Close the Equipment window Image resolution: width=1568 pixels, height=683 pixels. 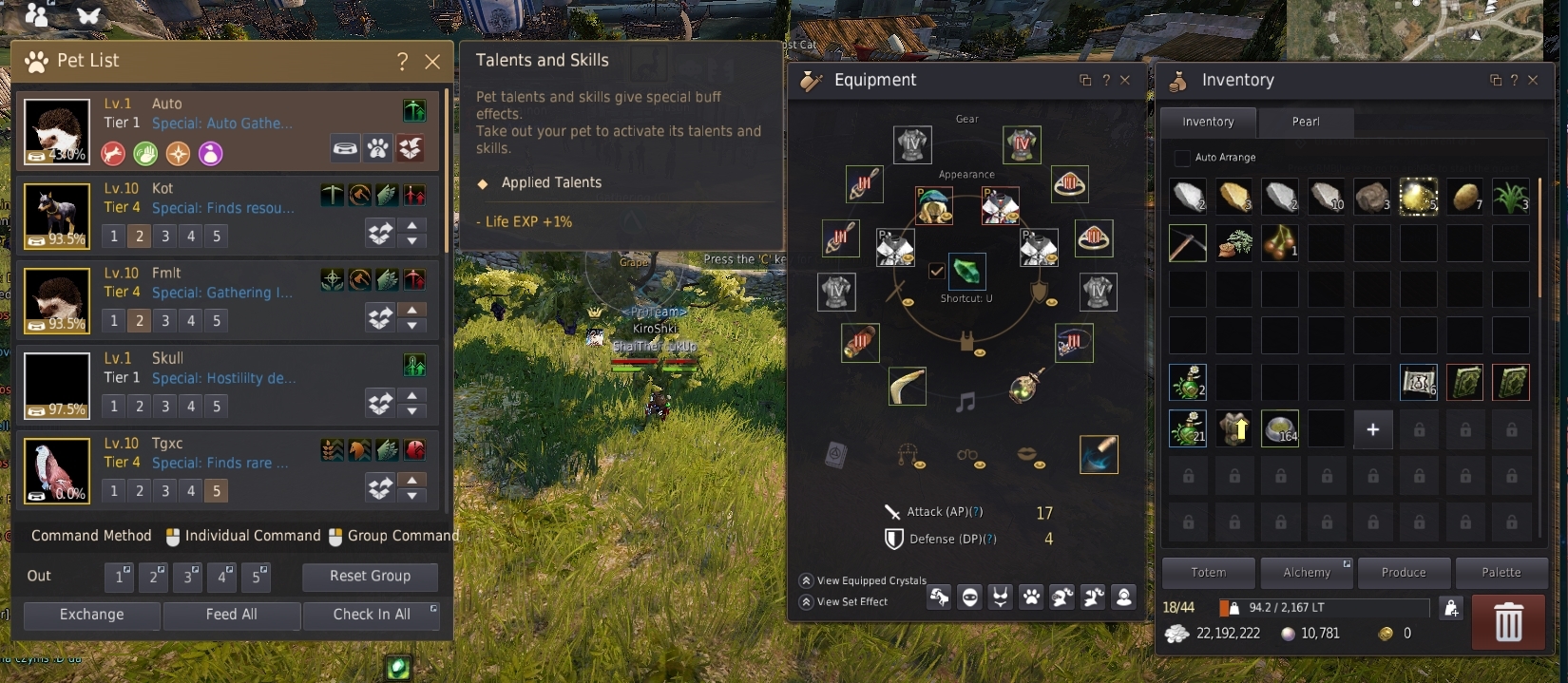(1125, 81)
